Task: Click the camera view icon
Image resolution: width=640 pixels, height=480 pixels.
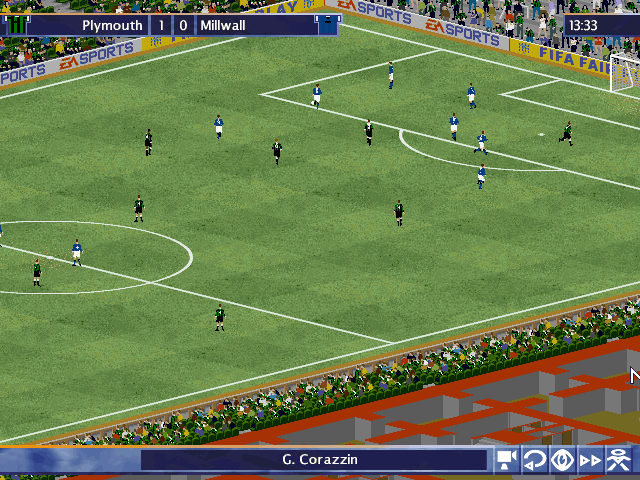Action: [x=506, y=460]
